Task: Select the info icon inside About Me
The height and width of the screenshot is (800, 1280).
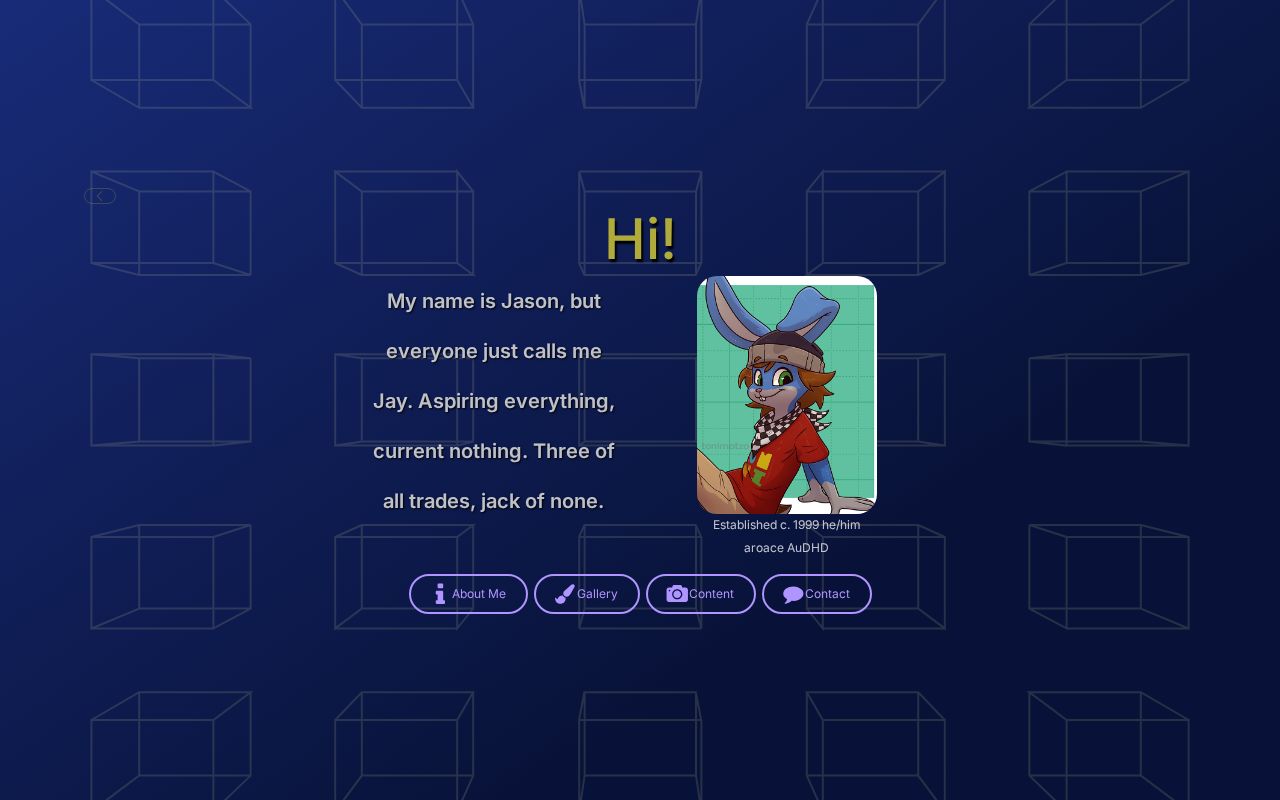Action: [x=439, y=593]
